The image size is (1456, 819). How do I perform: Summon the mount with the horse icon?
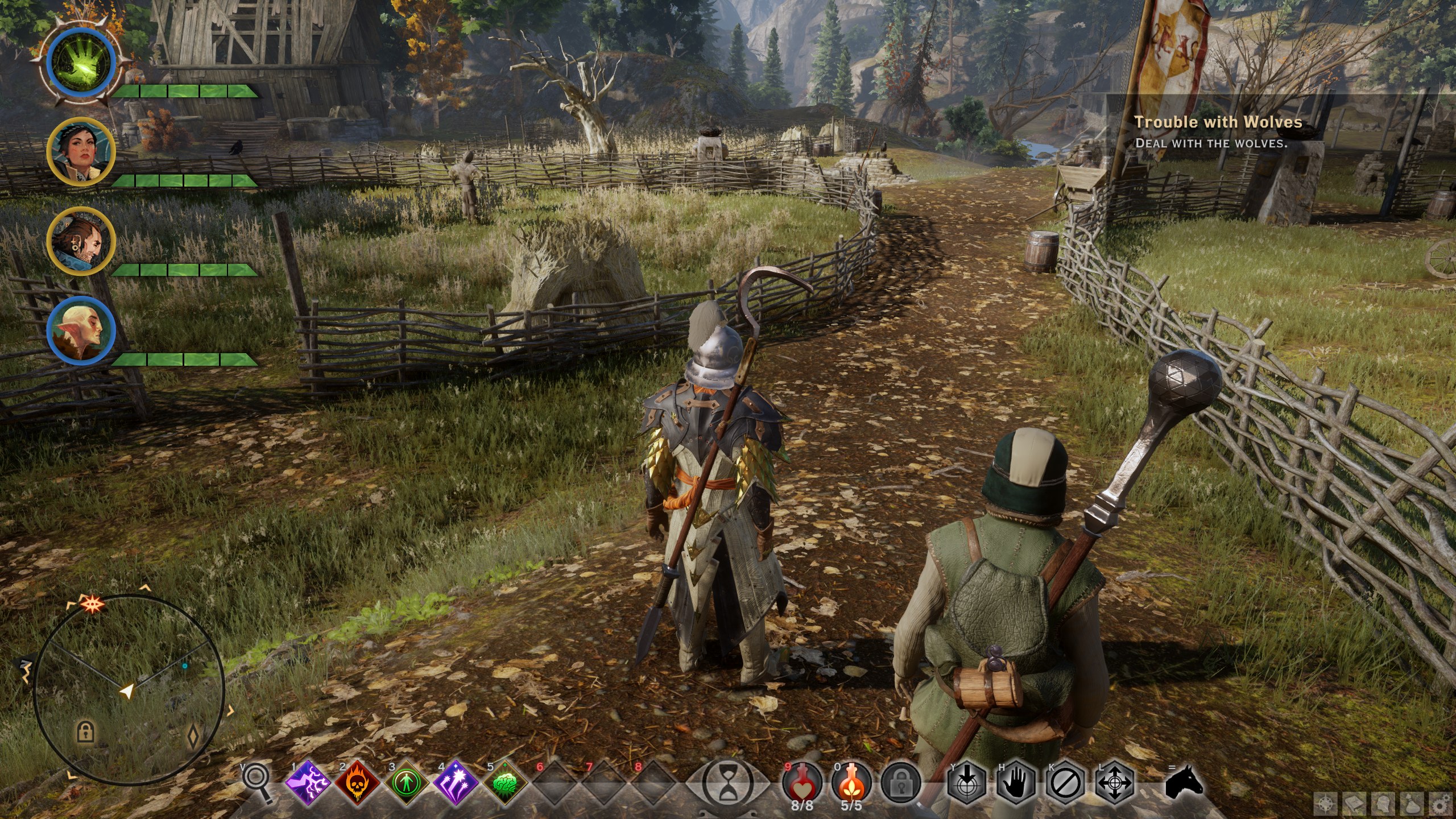tap(1183, 782)
